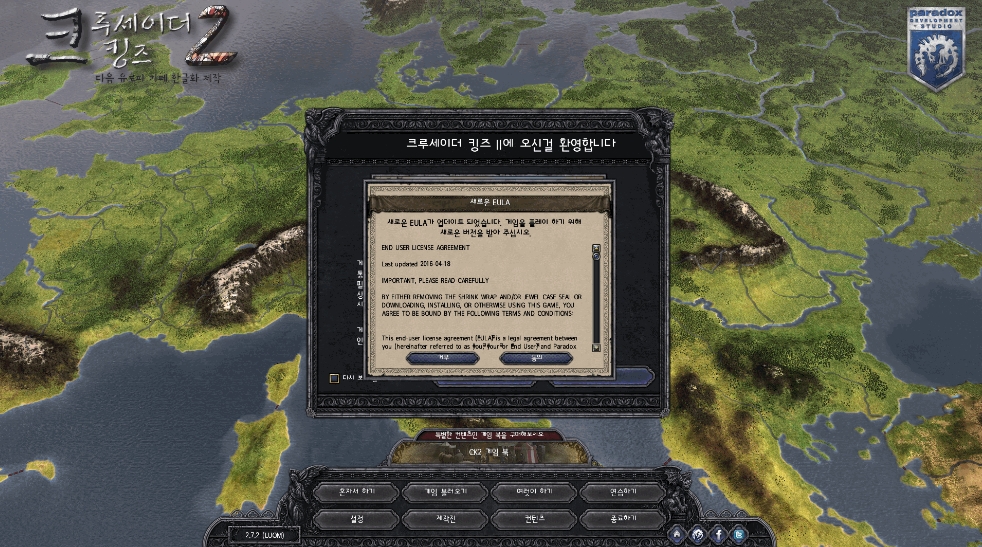Open the Twitter link icon
This screenshot has width=982, height=547.
coord(738,534)
